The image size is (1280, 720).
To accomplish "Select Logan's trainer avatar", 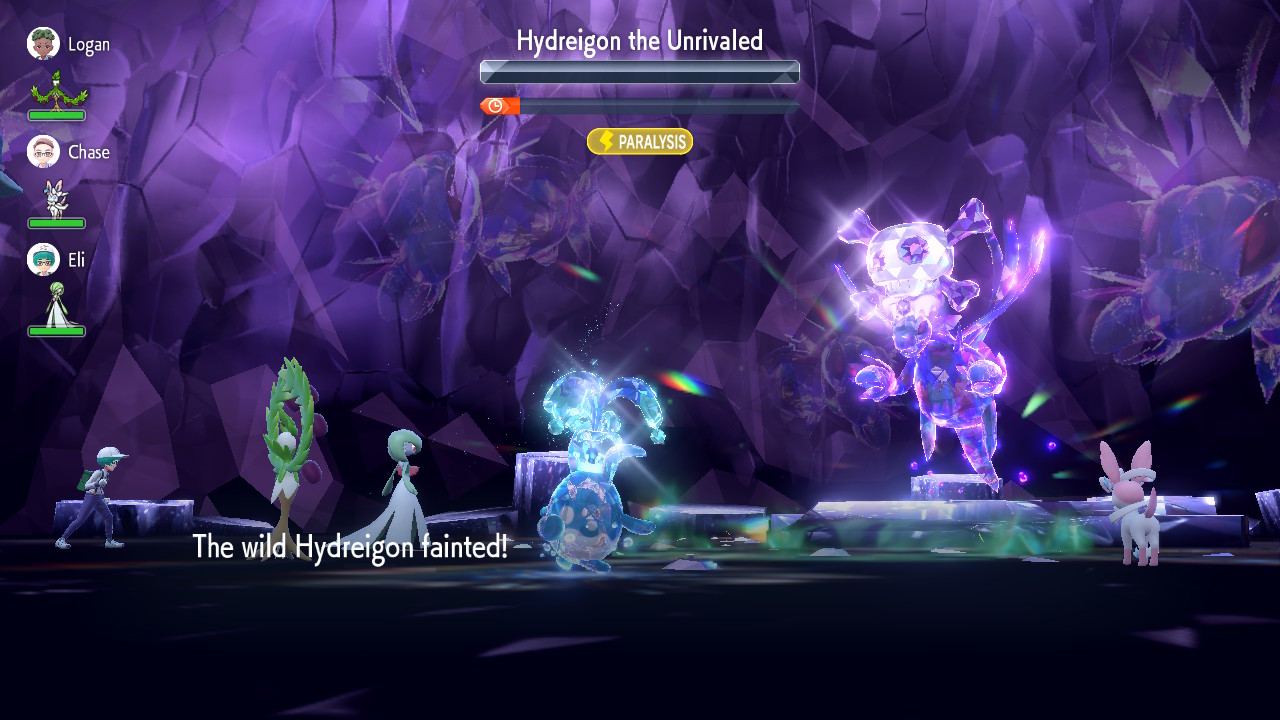I will pyautogui.click(x=43, y=44).
